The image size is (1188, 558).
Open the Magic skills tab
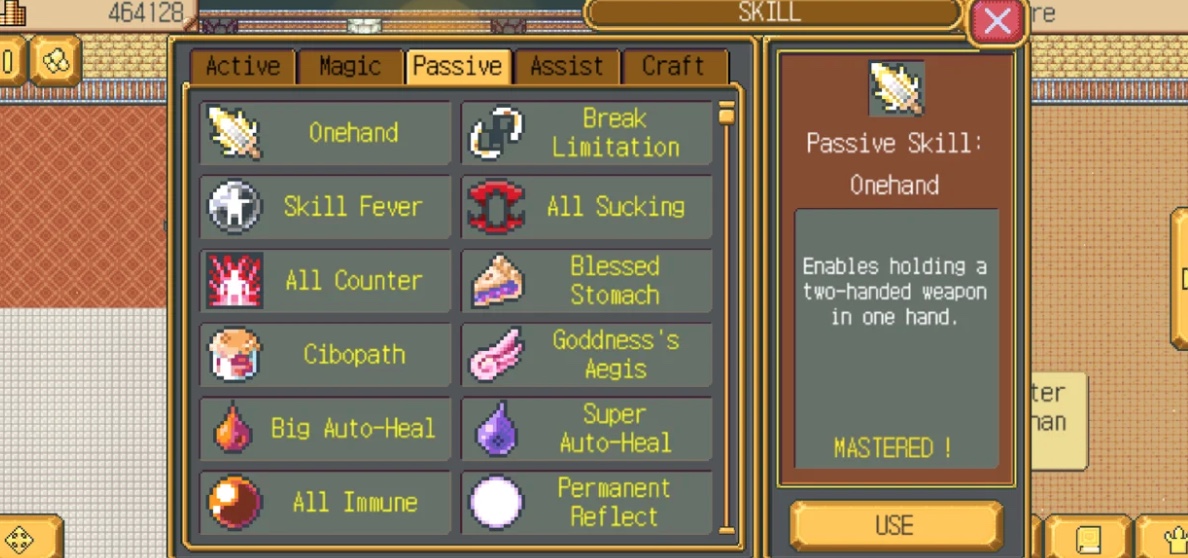coord(350,67)
